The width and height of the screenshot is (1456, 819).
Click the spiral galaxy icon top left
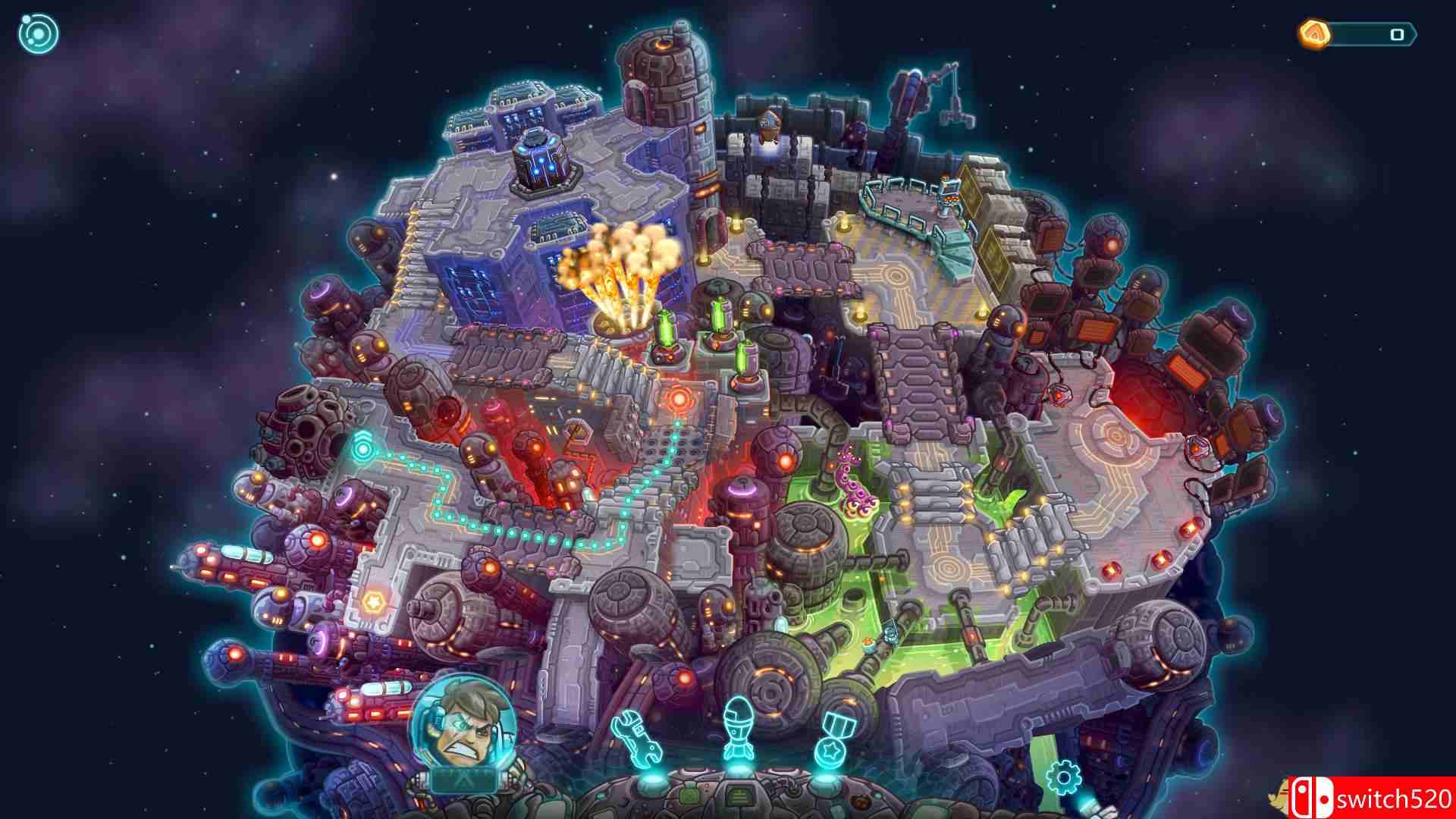[38, 32]
